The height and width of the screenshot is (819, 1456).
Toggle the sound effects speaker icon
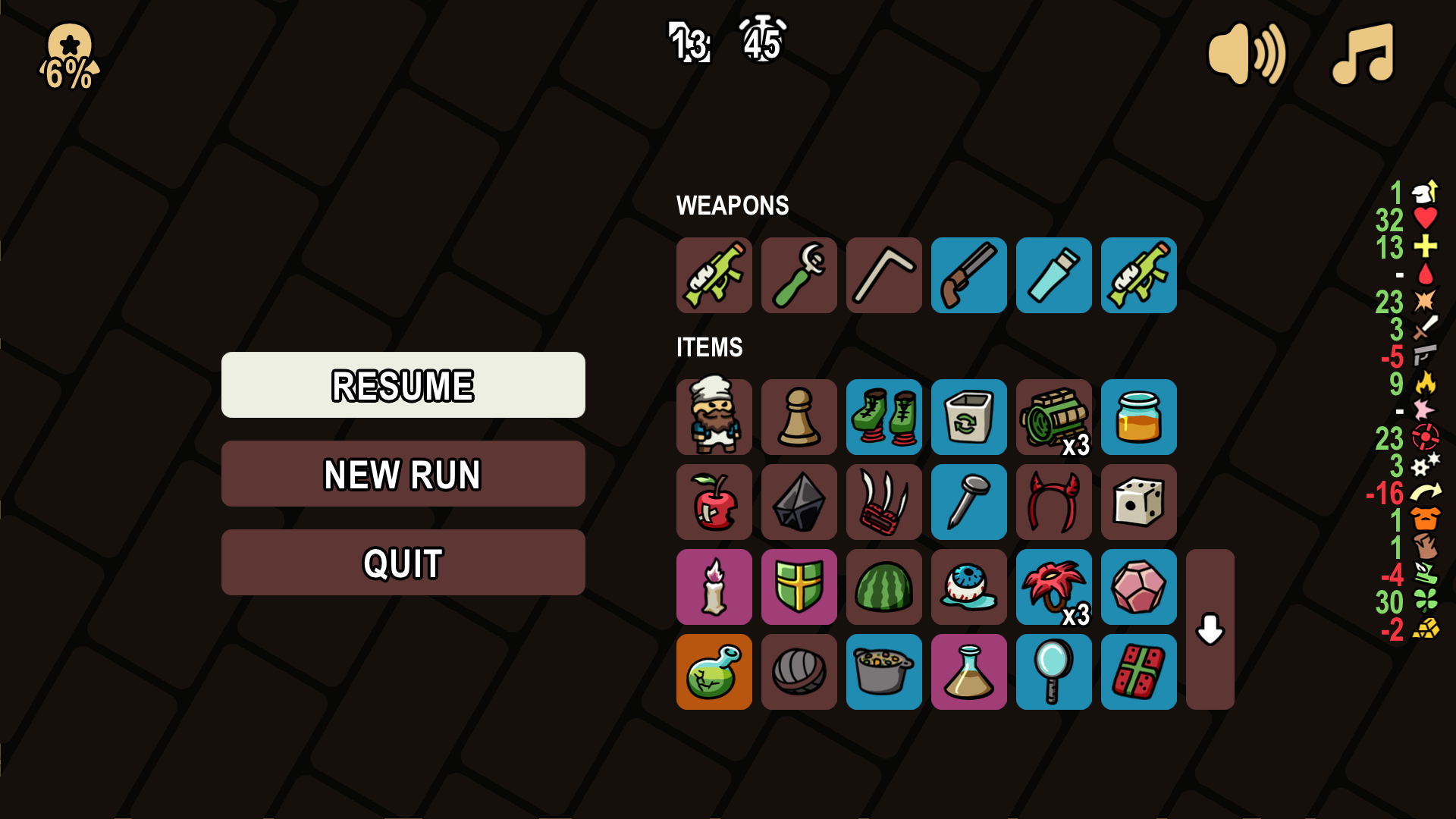click(1246, 54)
